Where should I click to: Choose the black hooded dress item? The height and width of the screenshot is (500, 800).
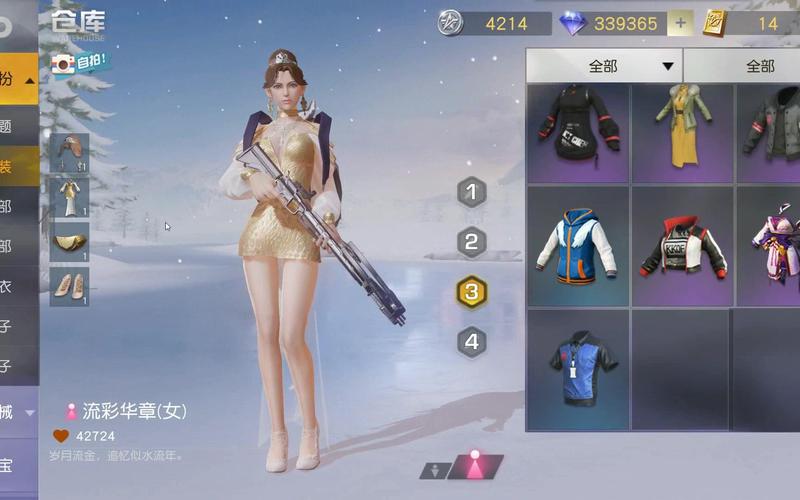pyautogui.click(x=578, y=132)
